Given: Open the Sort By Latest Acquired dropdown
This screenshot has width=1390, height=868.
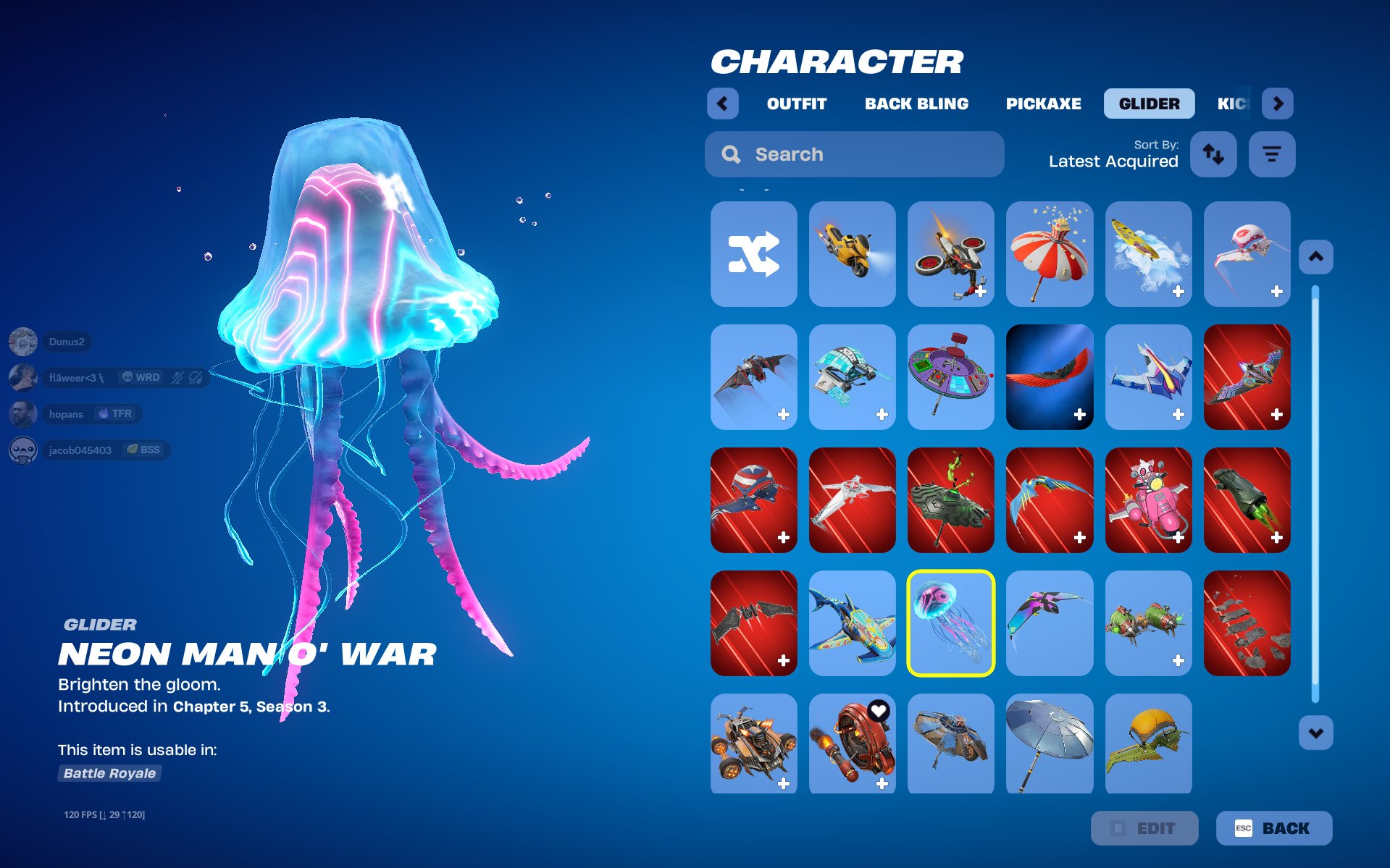Looking at the screenshot, I should pos(1113,161).
